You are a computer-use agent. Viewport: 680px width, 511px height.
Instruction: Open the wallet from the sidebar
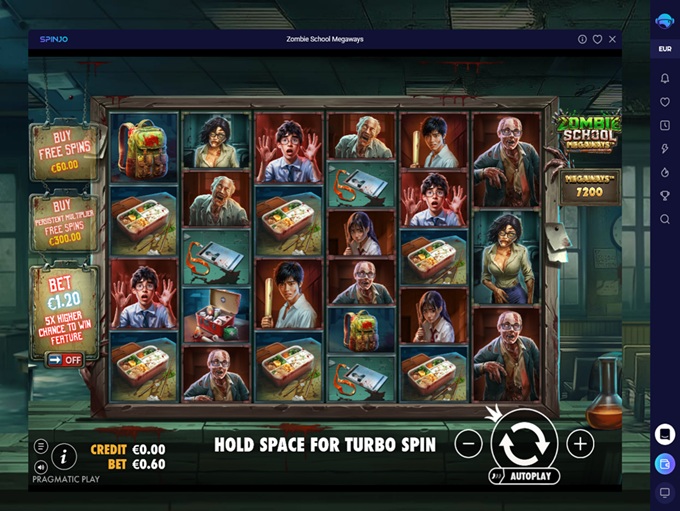pos(665,463)
